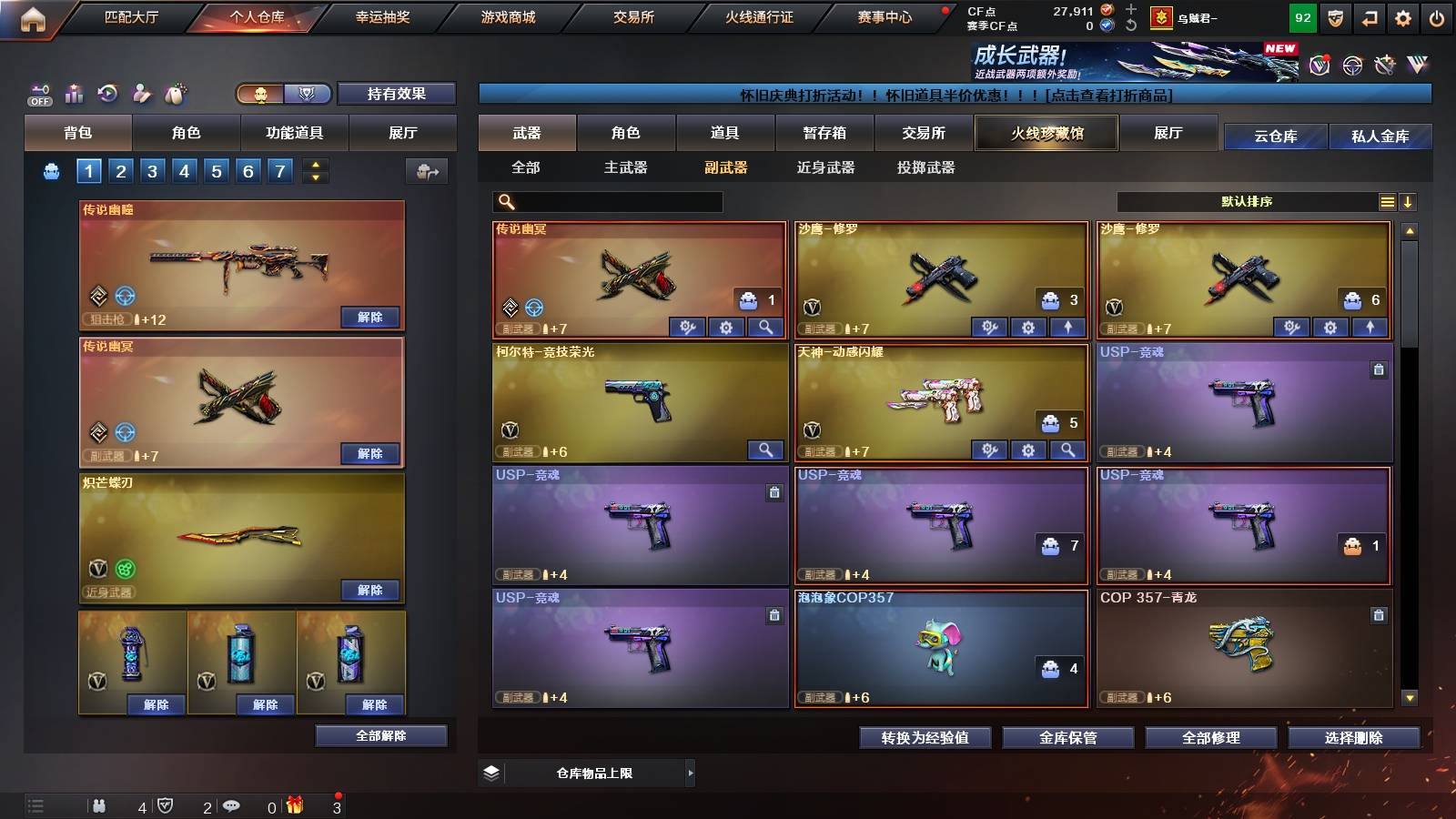Image resolution: width=1456 pixels, height=819 pixels.
Task: Toggle the sort direction arrow near 默认排序
Action: click(x=1410, y=202)
